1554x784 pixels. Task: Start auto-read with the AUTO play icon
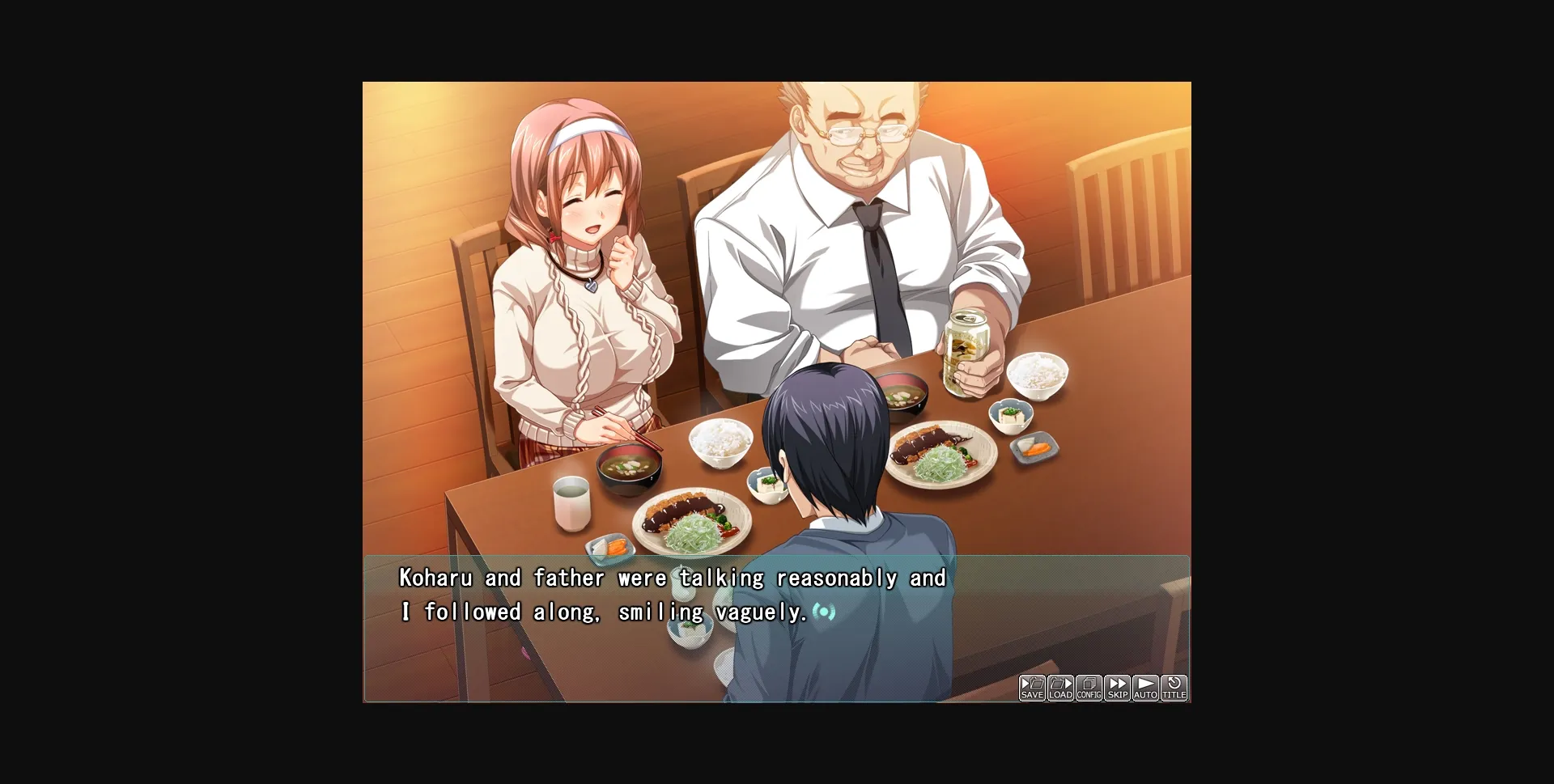pyautogui.click(x=1145, y=686)
